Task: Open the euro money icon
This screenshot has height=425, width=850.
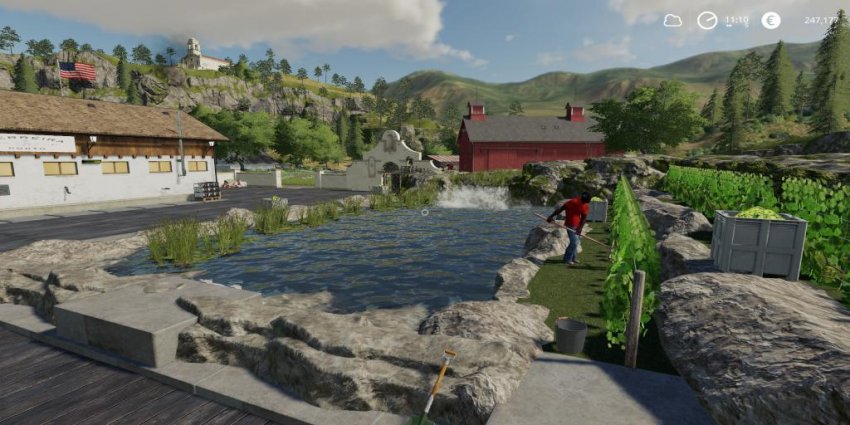Action: click(770, 20)
